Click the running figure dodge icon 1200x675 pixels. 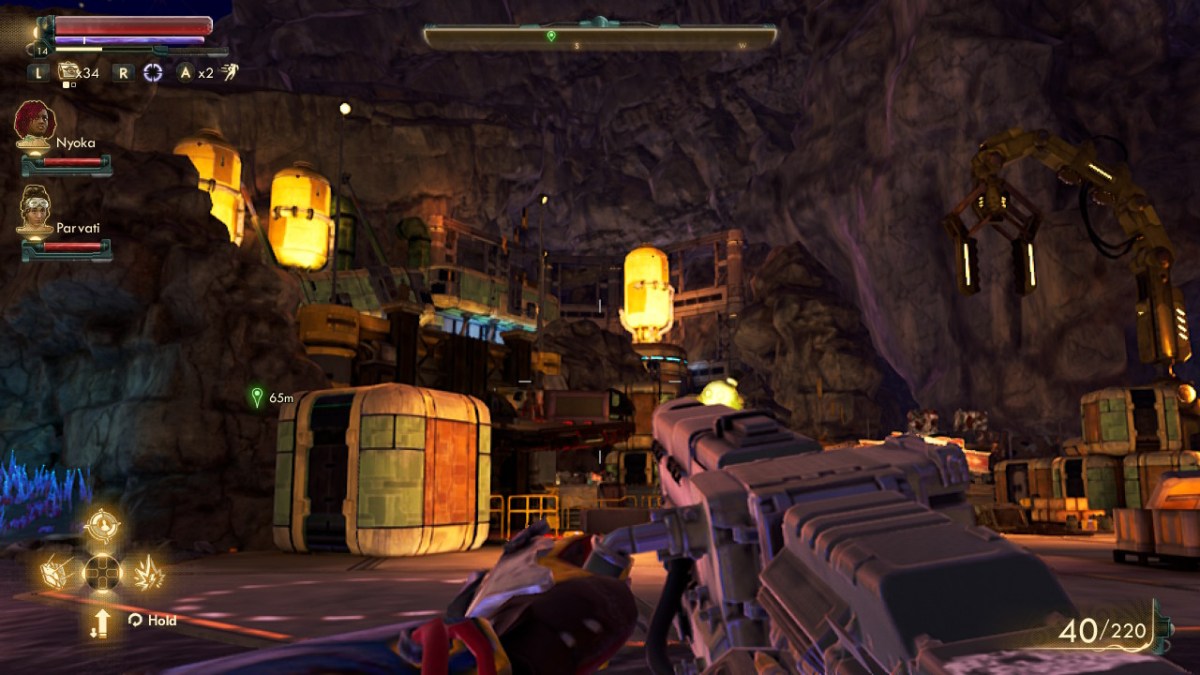pos(229,72)
